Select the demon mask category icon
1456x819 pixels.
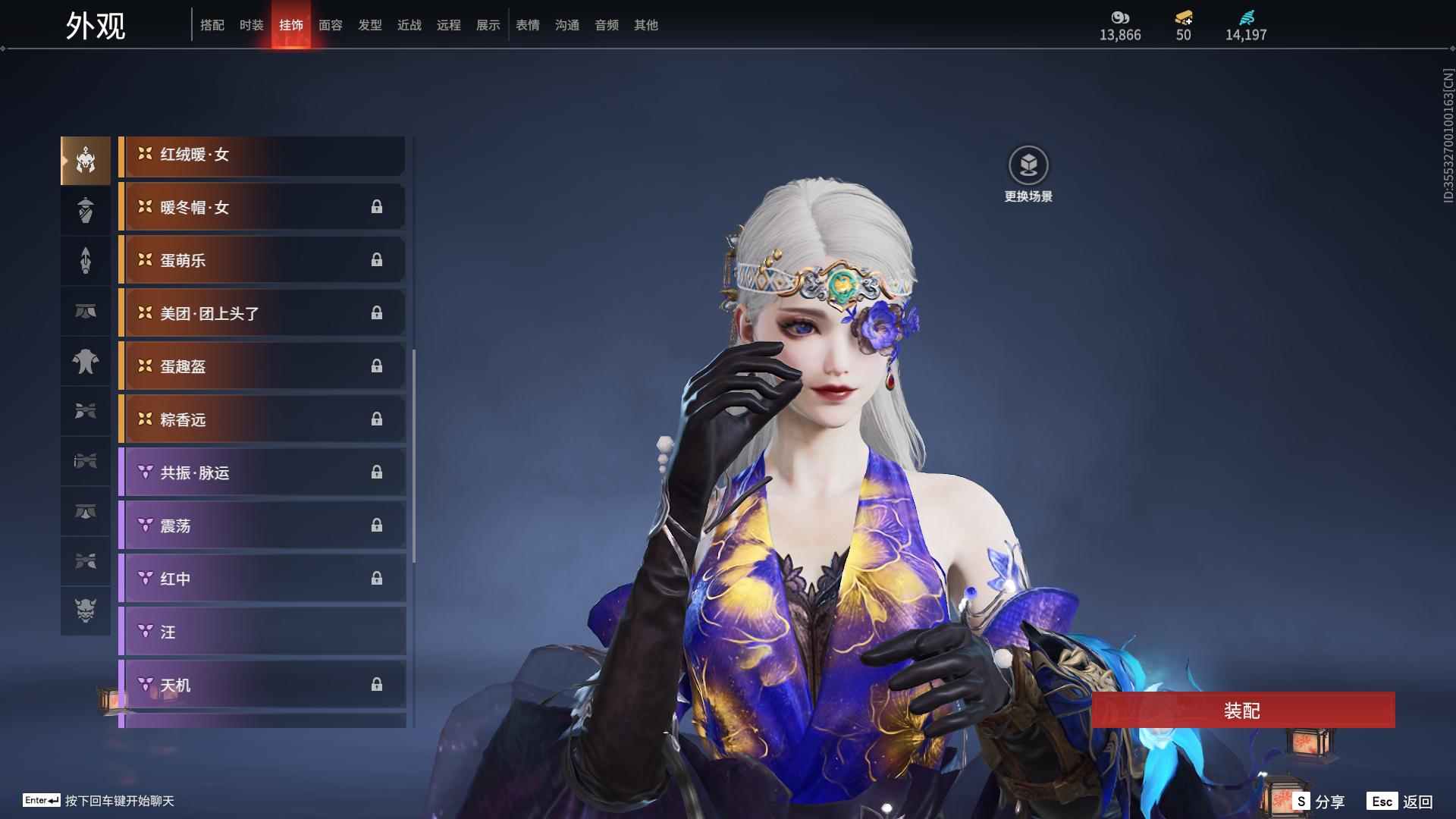[86, 610]
